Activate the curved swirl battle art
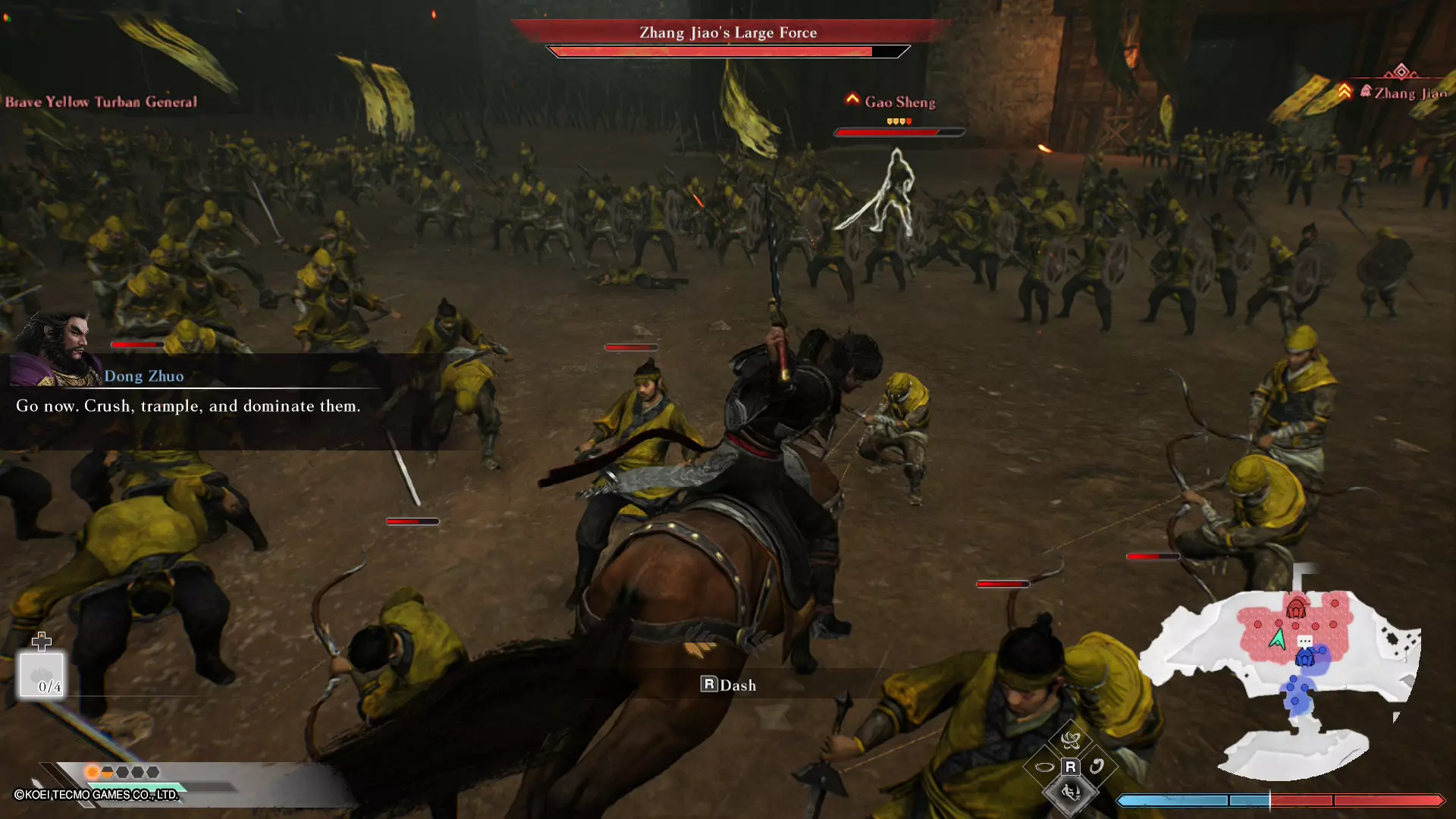 click(1097, 767)
